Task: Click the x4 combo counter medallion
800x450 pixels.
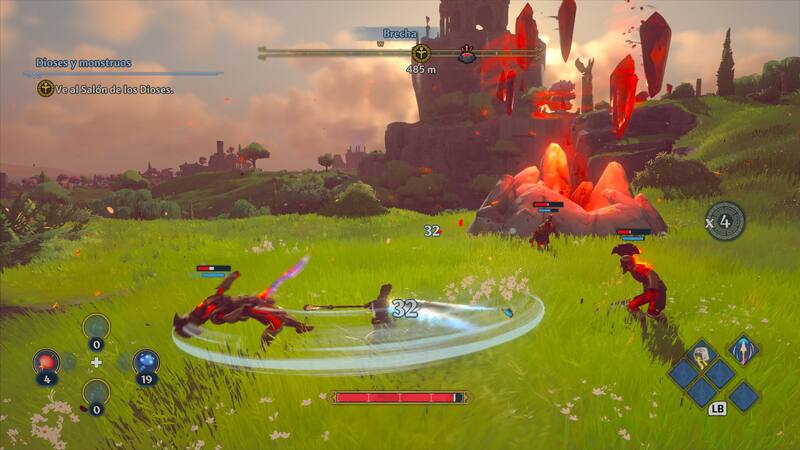Action: click(x=725, y=221)
